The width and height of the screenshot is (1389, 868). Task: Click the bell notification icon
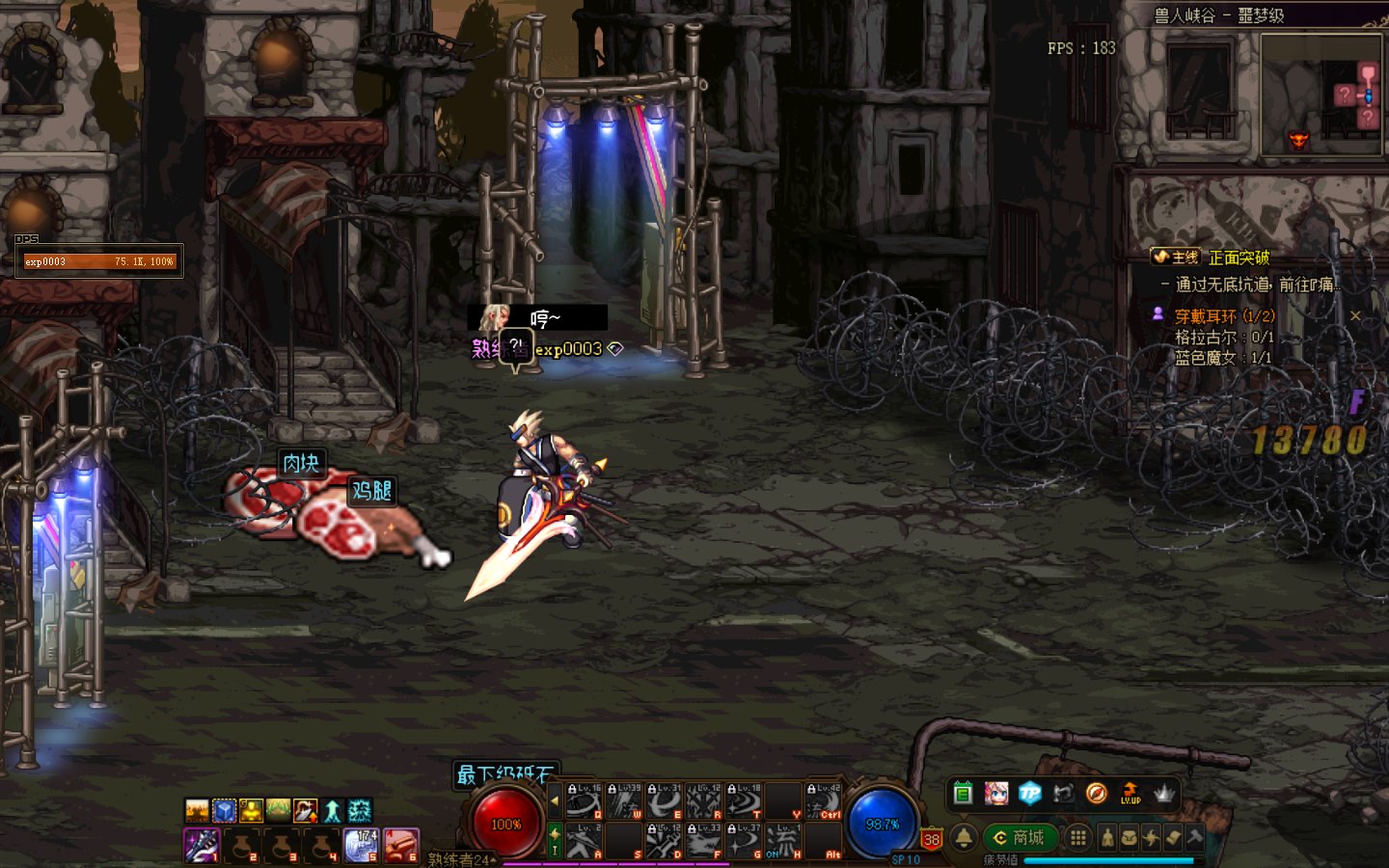pos(964,837)
